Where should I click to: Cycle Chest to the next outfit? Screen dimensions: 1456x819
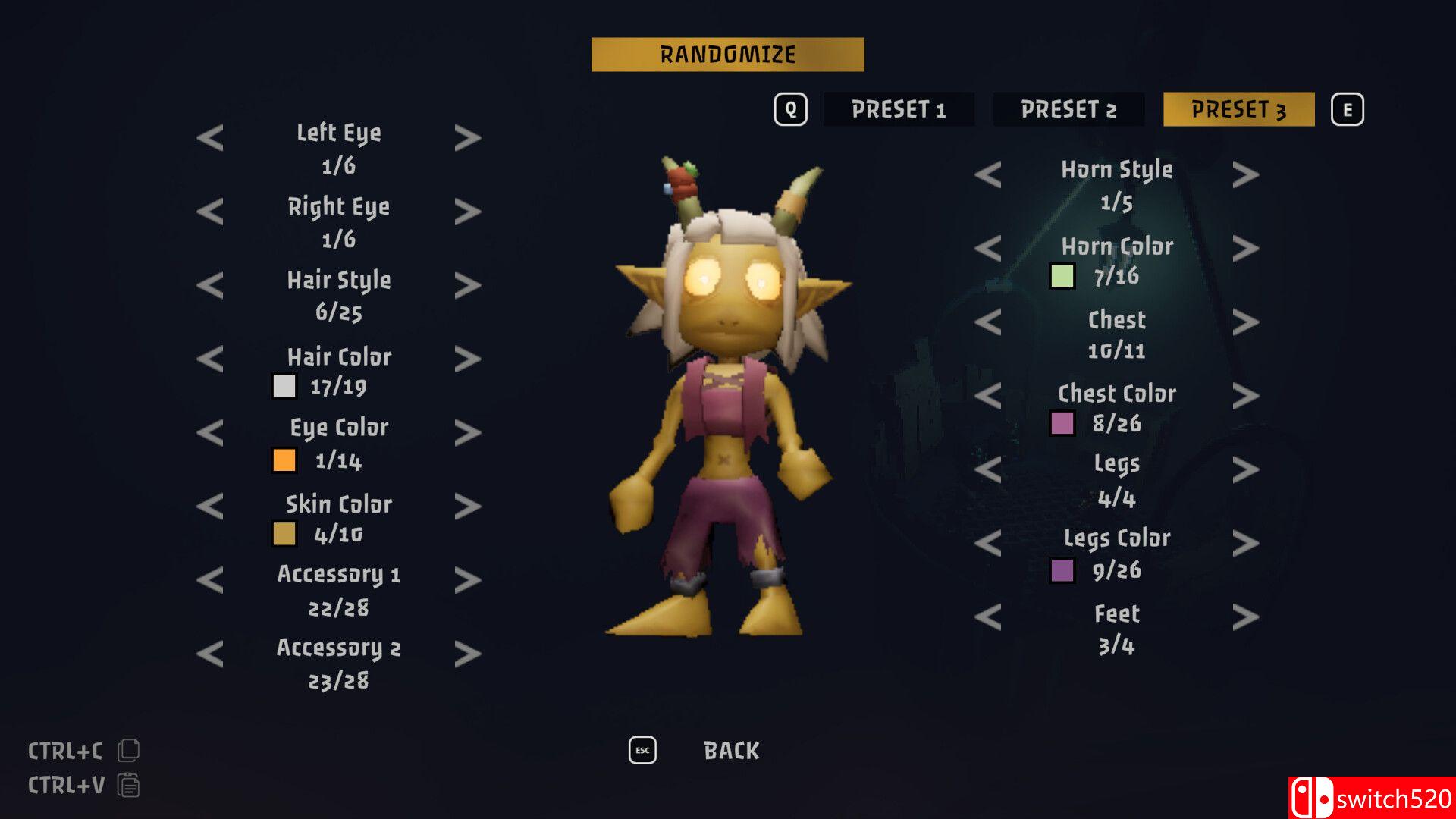[1245, 322]
